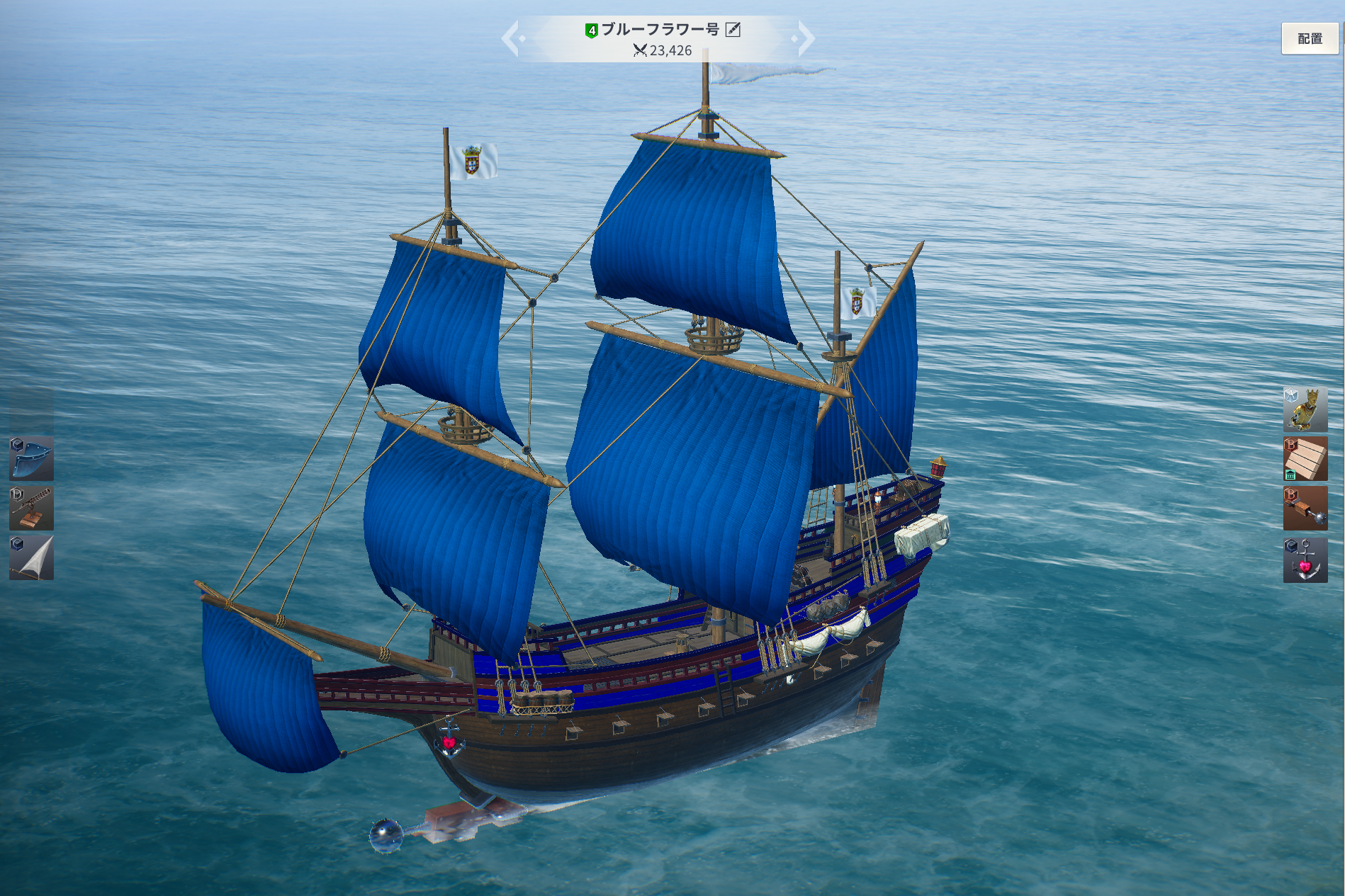Click the 配置 button

coord(1309,39)
